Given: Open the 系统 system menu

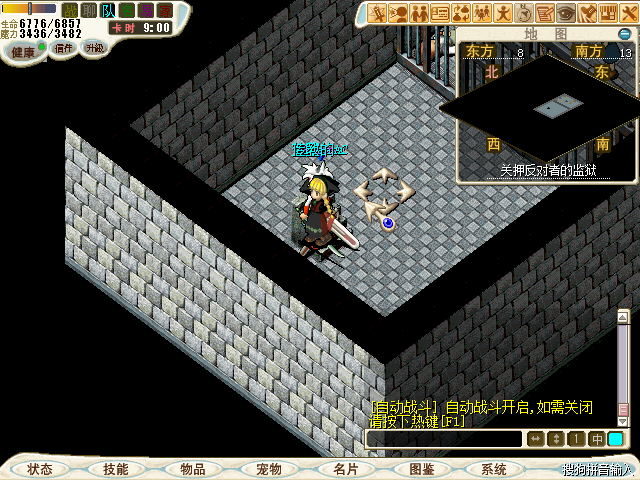Looking at the screenshot, I should 493,469.
